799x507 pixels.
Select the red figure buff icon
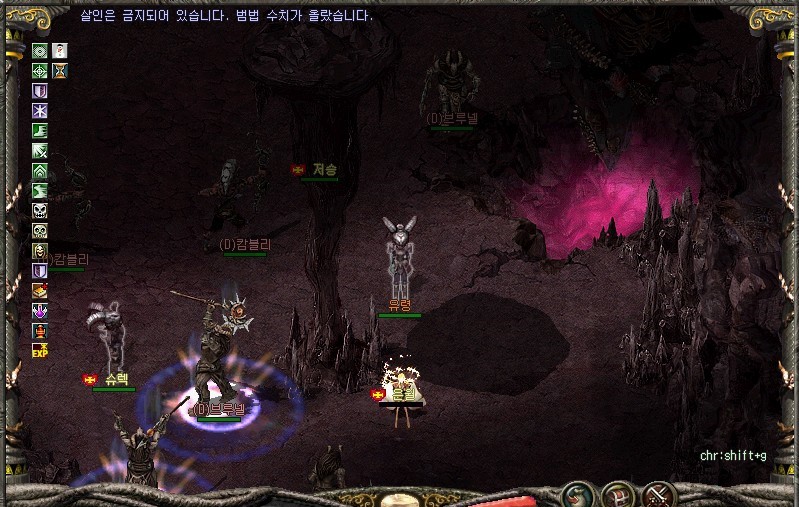[x=40, y=330]
